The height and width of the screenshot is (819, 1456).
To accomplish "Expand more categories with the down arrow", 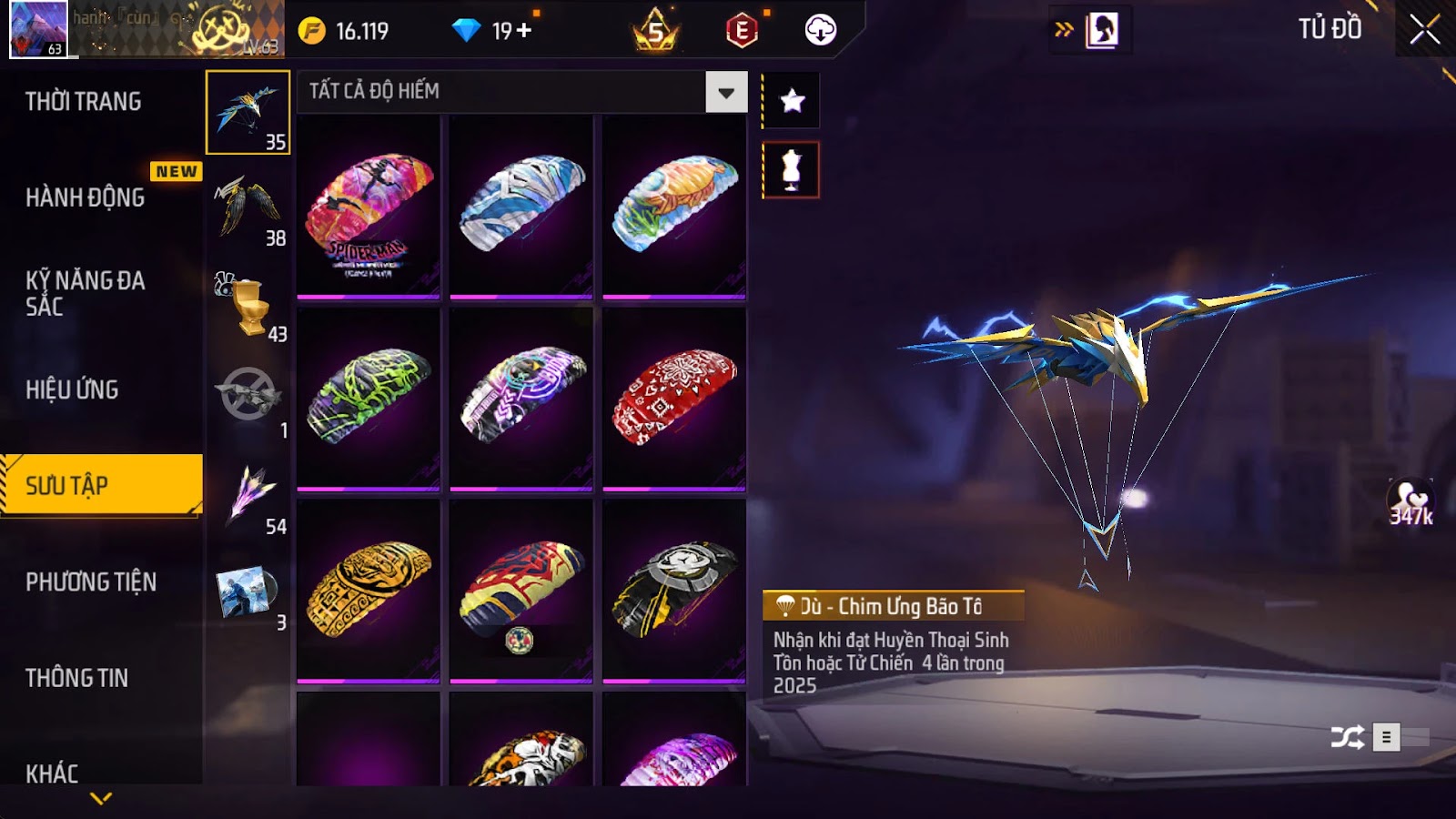I will point(101,798).
